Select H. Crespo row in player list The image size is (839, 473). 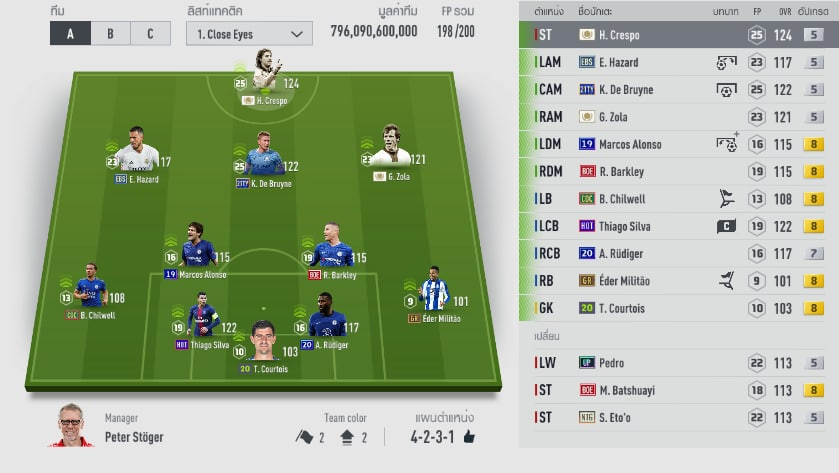tap(680, 34)
